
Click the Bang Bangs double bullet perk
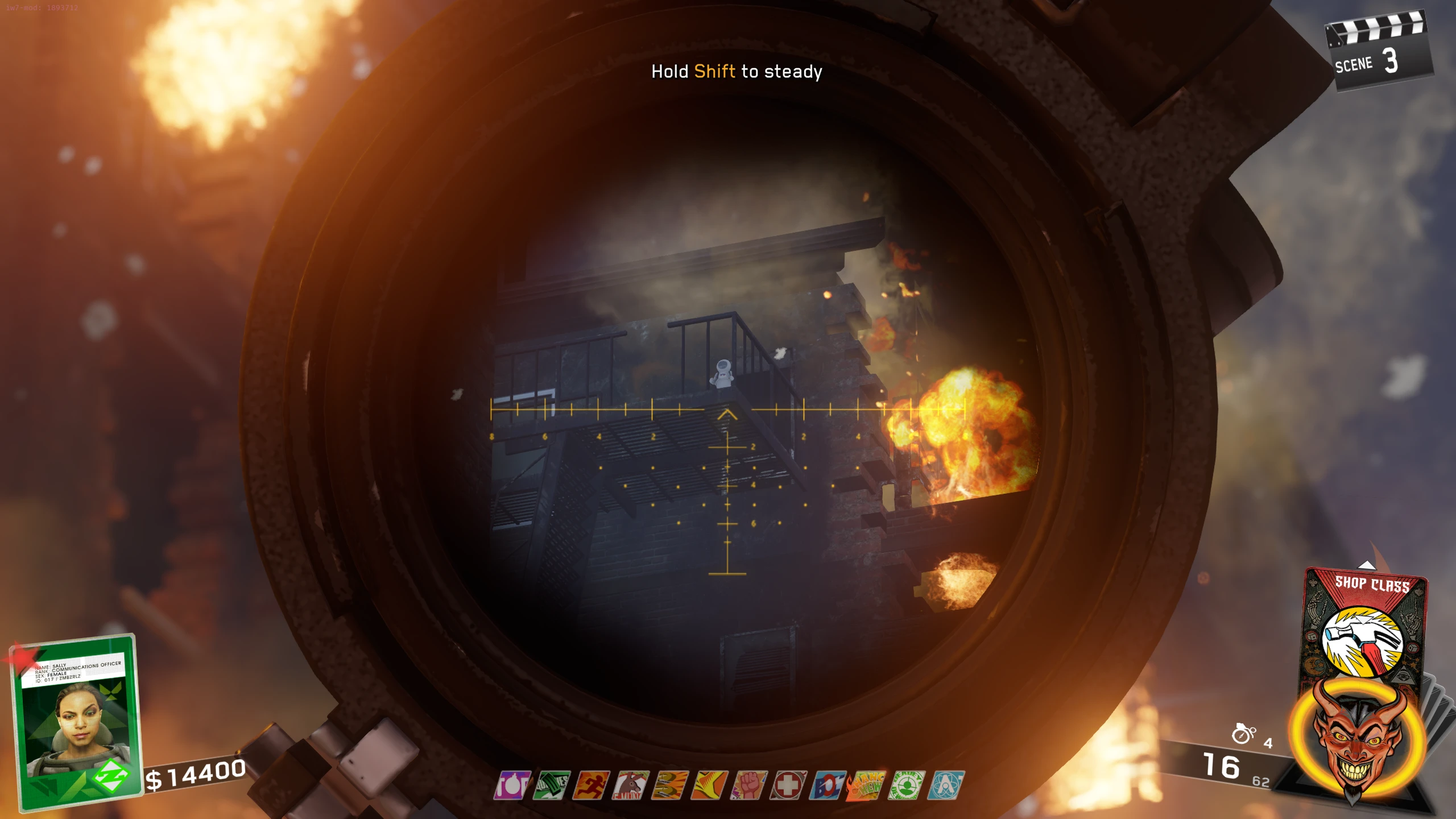pos(670,785)
